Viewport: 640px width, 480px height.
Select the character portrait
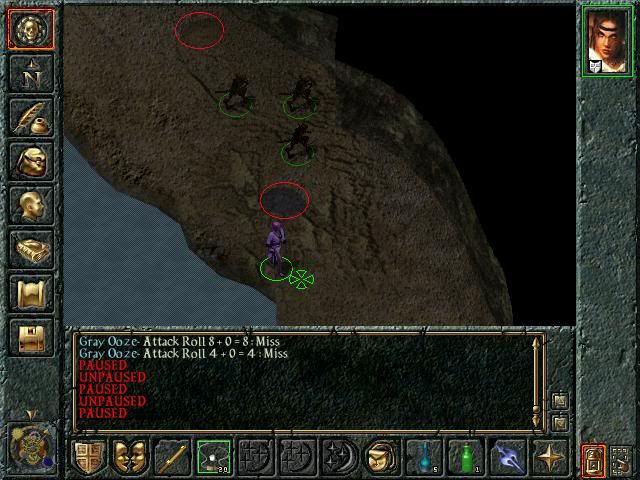607,42
